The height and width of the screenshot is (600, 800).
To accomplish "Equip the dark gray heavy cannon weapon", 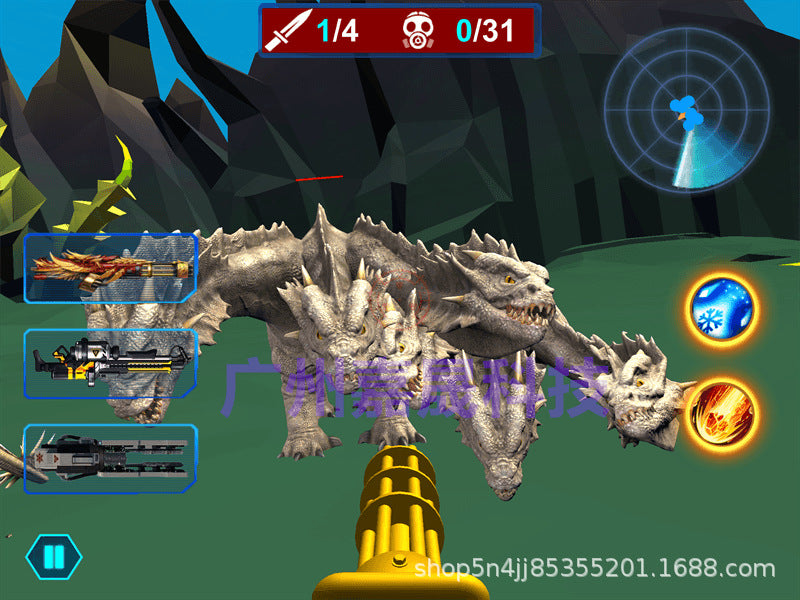I will 110,458.
